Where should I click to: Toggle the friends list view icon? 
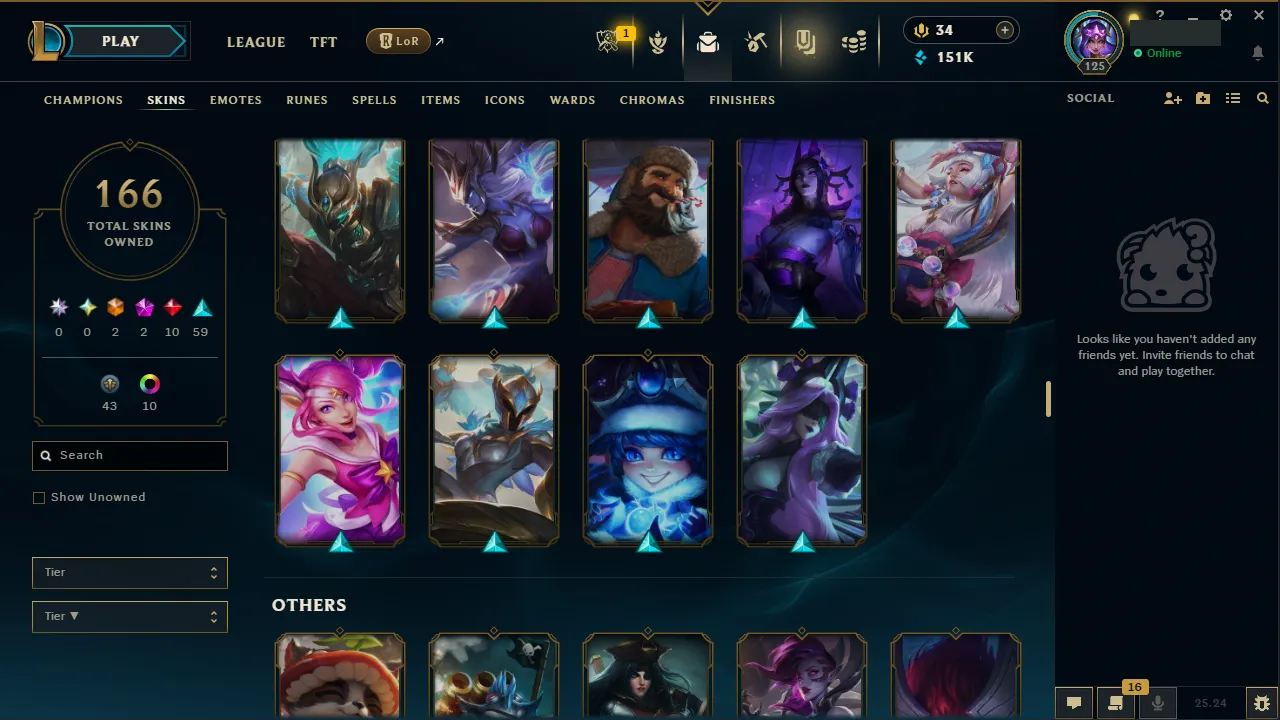1233,98
